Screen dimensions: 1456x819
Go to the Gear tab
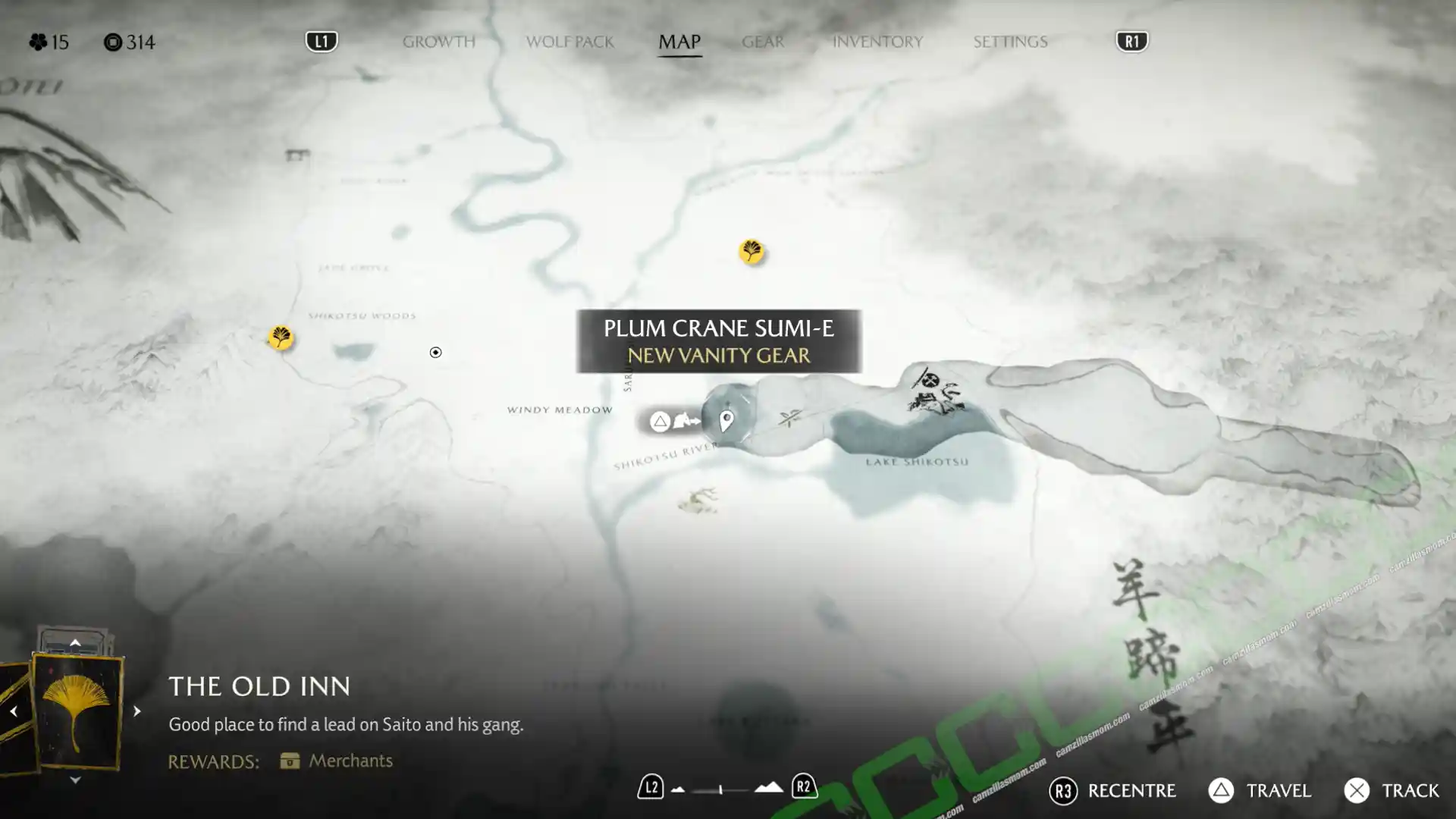[x=762, y=42]
